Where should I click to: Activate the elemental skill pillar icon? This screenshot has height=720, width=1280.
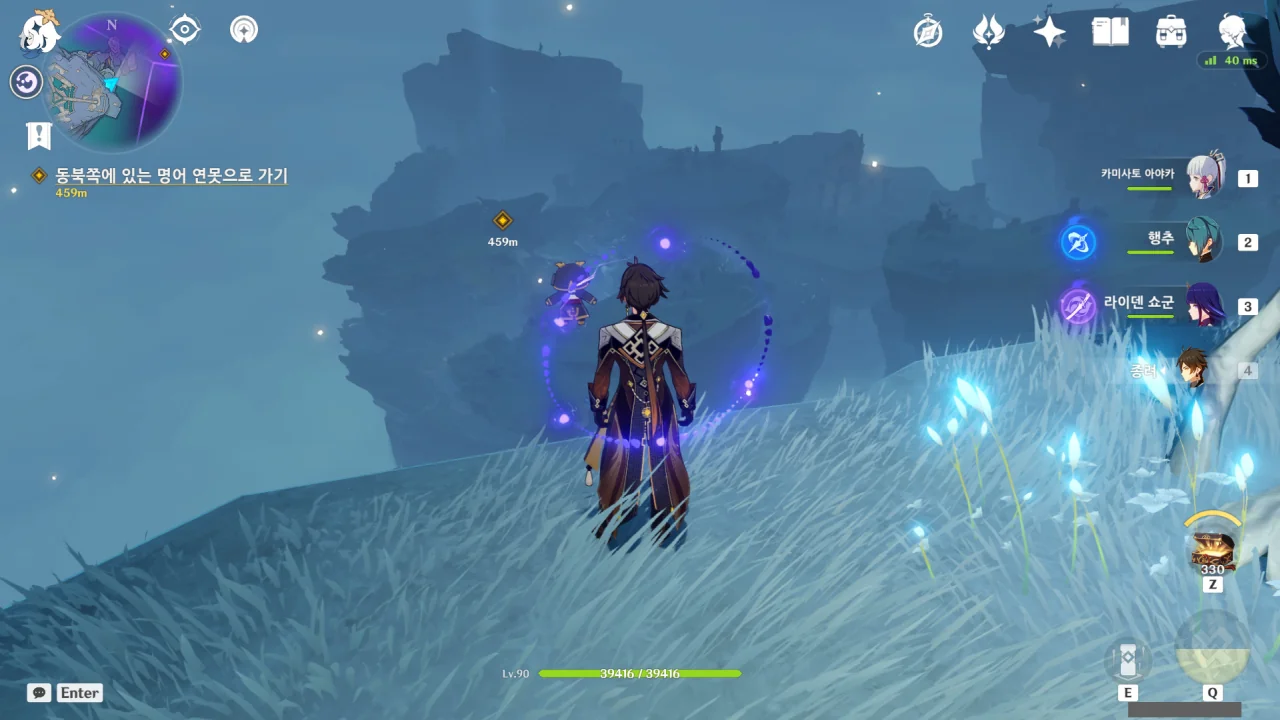point(1128,661)
